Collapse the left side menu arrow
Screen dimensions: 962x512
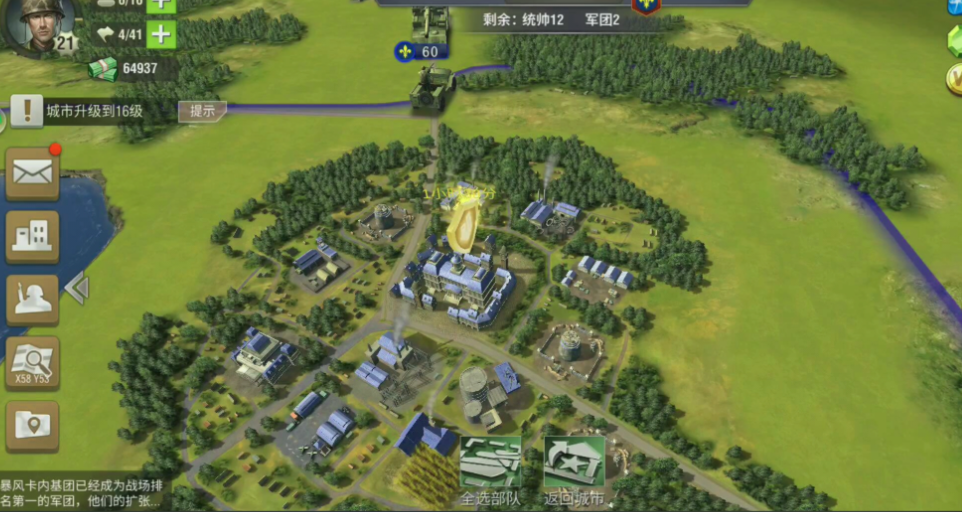pyautogui.click(x=77, y=289)
